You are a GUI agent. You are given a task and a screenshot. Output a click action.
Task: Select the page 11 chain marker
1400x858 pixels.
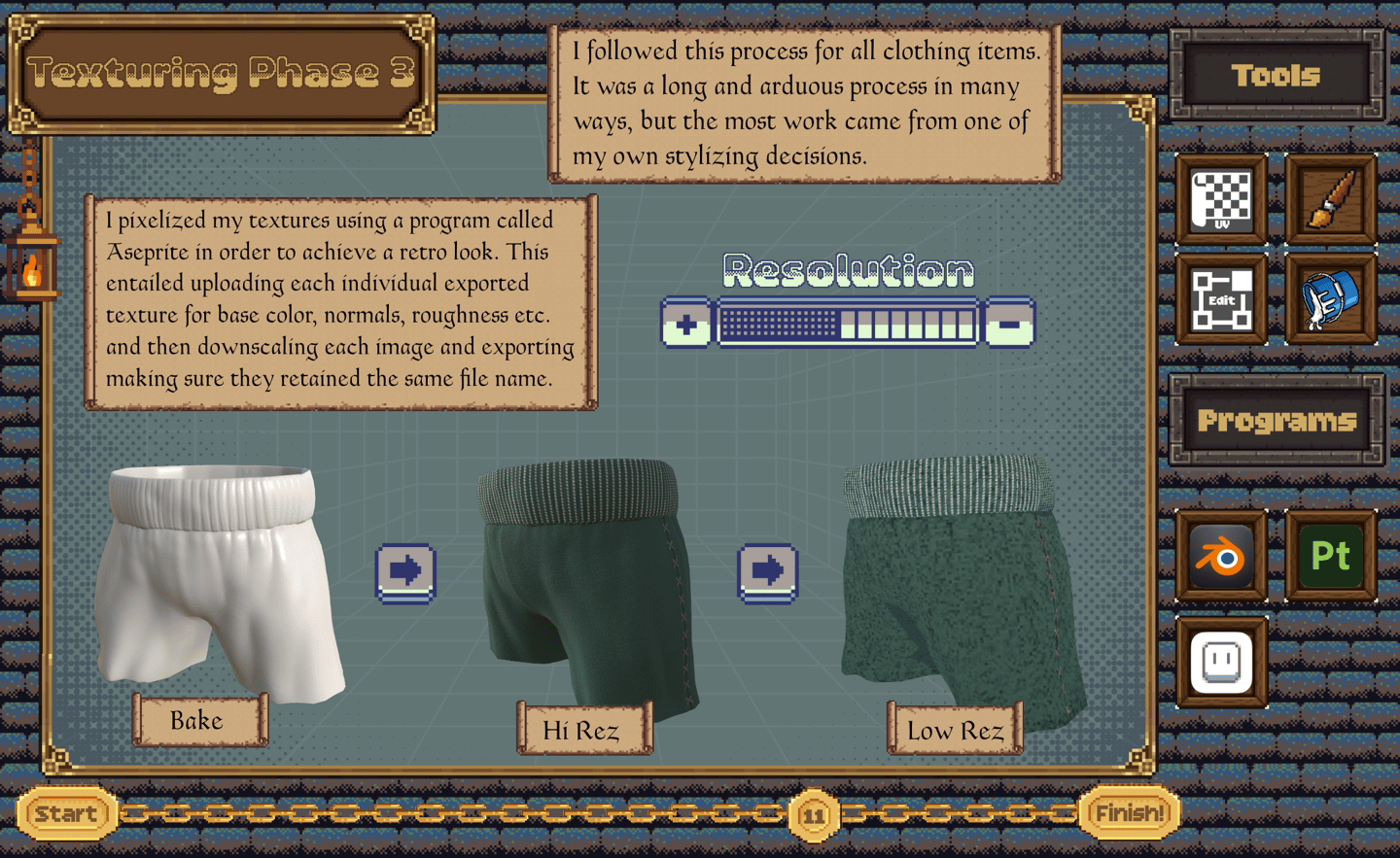(x=814, y=815)
